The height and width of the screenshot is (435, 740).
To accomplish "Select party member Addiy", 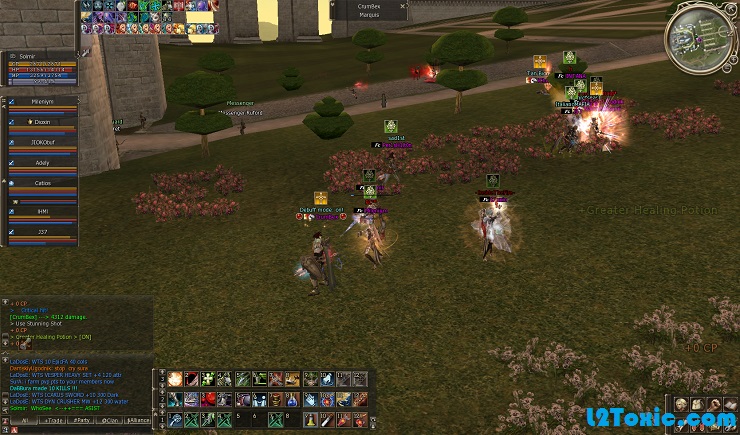I will coord(42,162).
